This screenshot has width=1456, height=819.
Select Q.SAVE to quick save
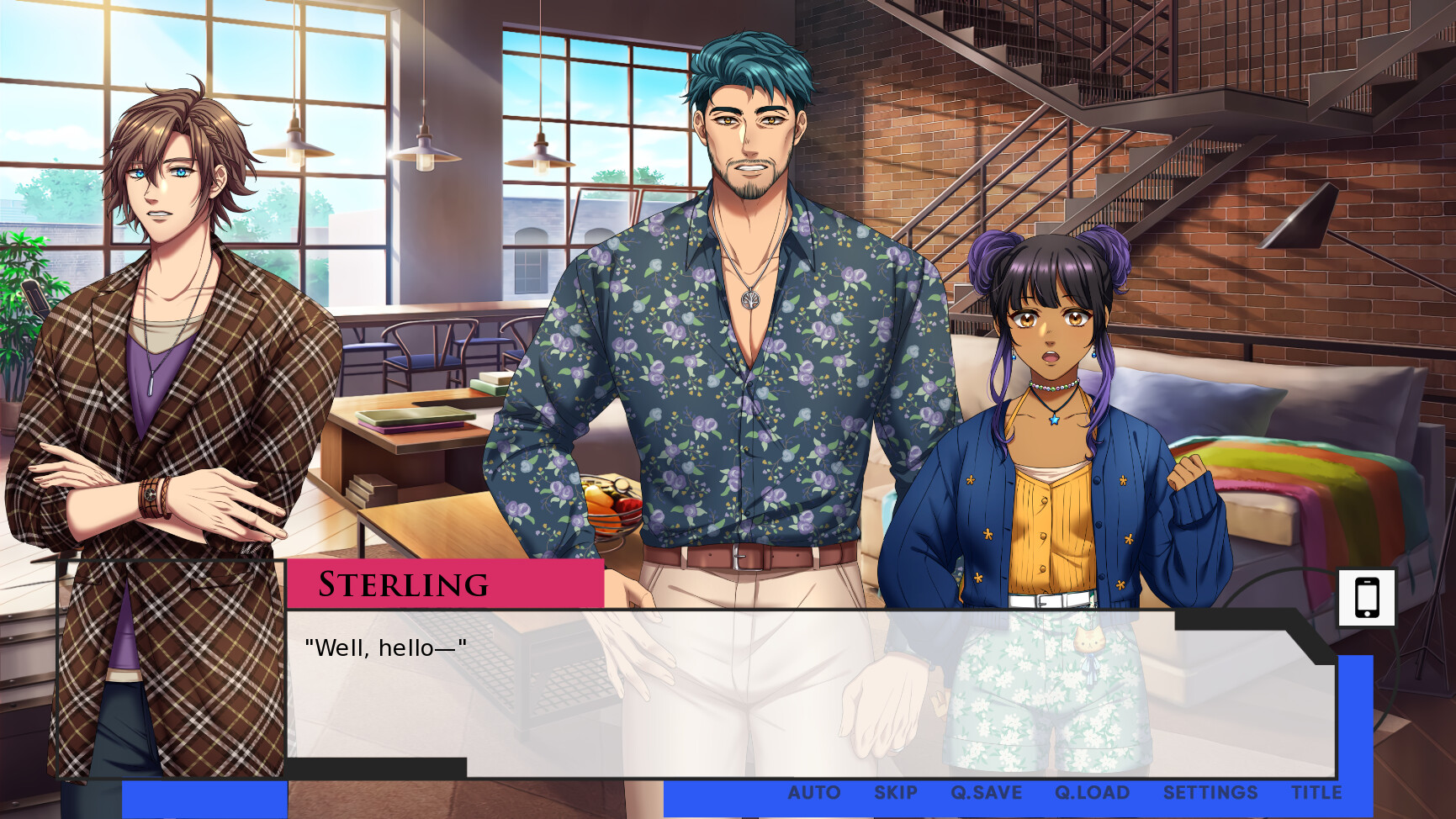(x=986, y=792)
